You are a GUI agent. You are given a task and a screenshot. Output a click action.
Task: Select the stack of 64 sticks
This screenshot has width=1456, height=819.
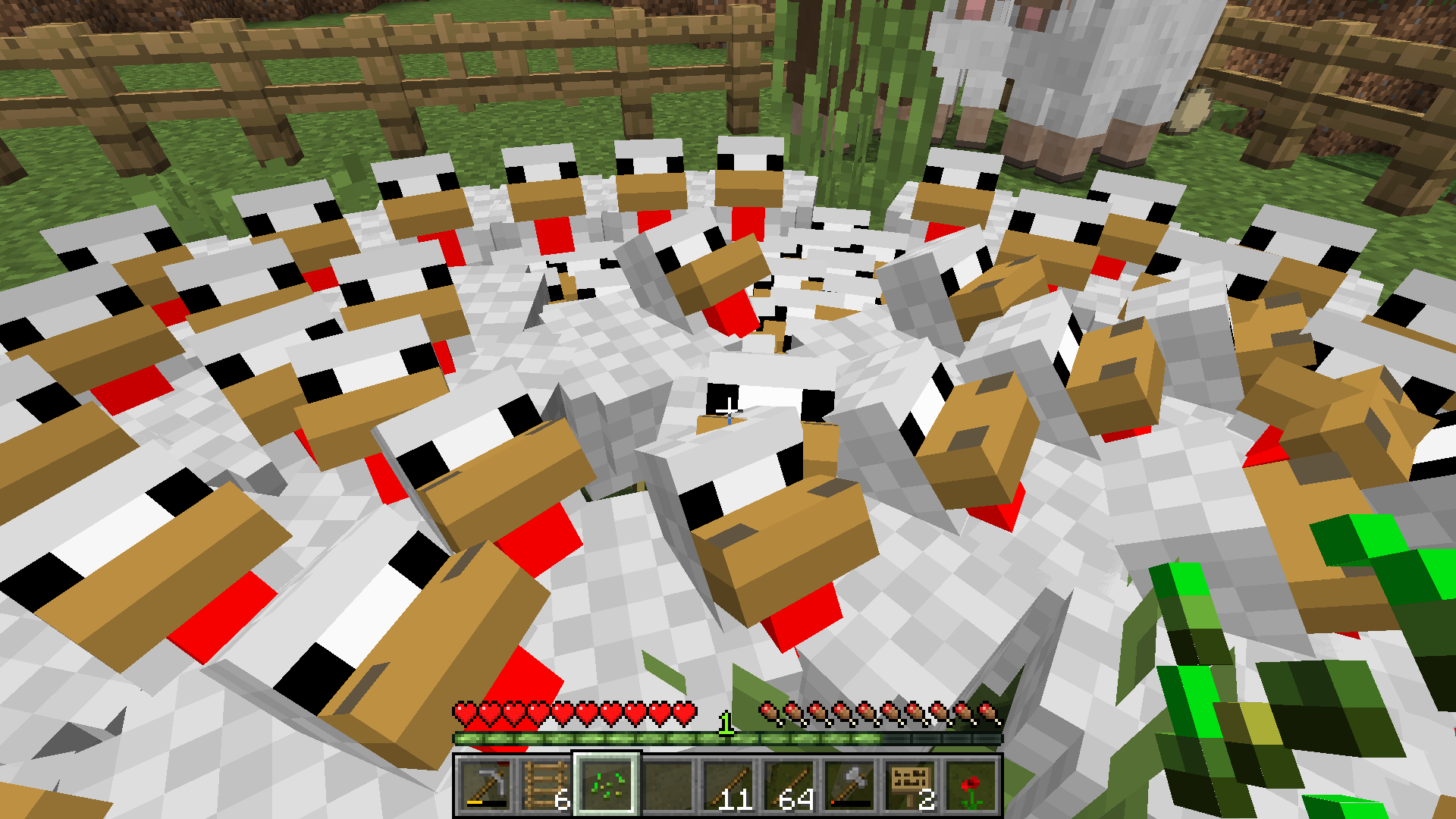tap(789, 786)
